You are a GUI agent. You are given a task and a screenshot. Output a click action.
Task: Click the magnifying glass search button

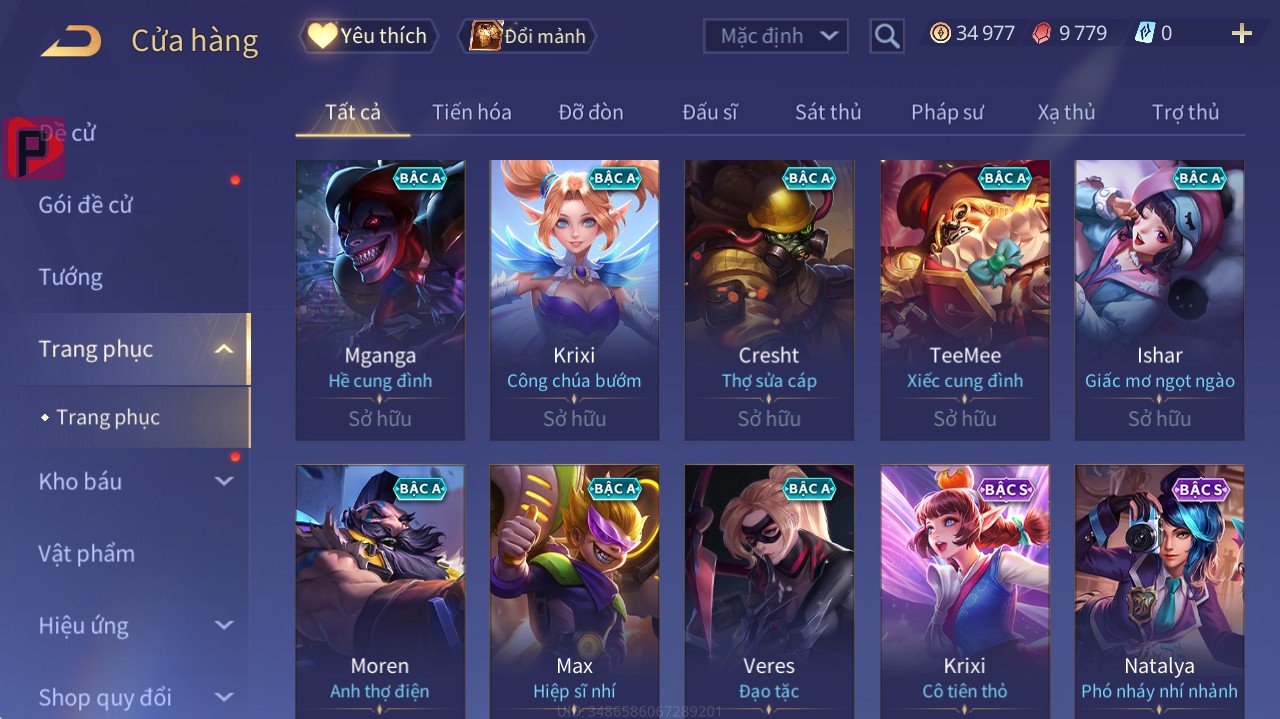pos(887,36)
